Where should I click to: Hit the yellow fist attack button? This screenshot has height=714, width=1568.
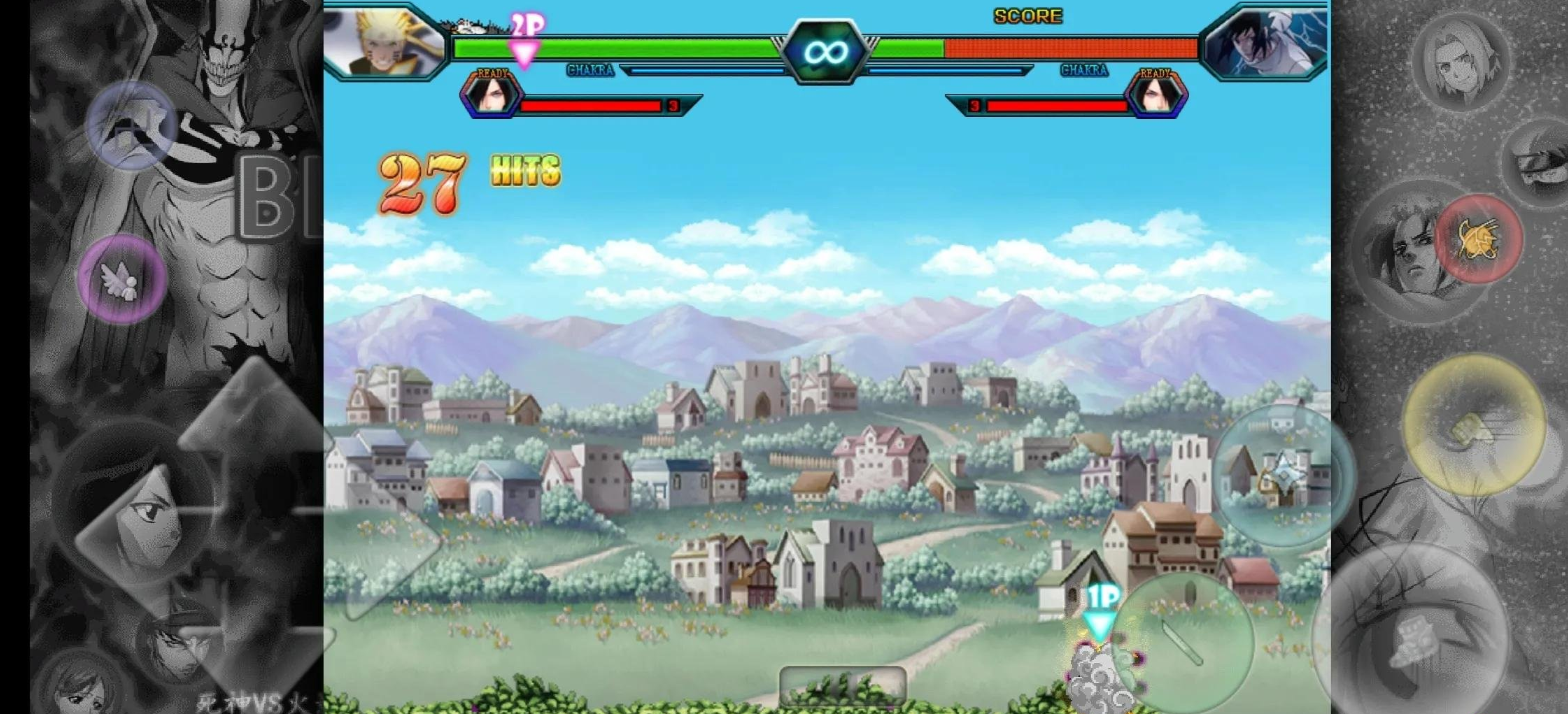[1472, 425]
